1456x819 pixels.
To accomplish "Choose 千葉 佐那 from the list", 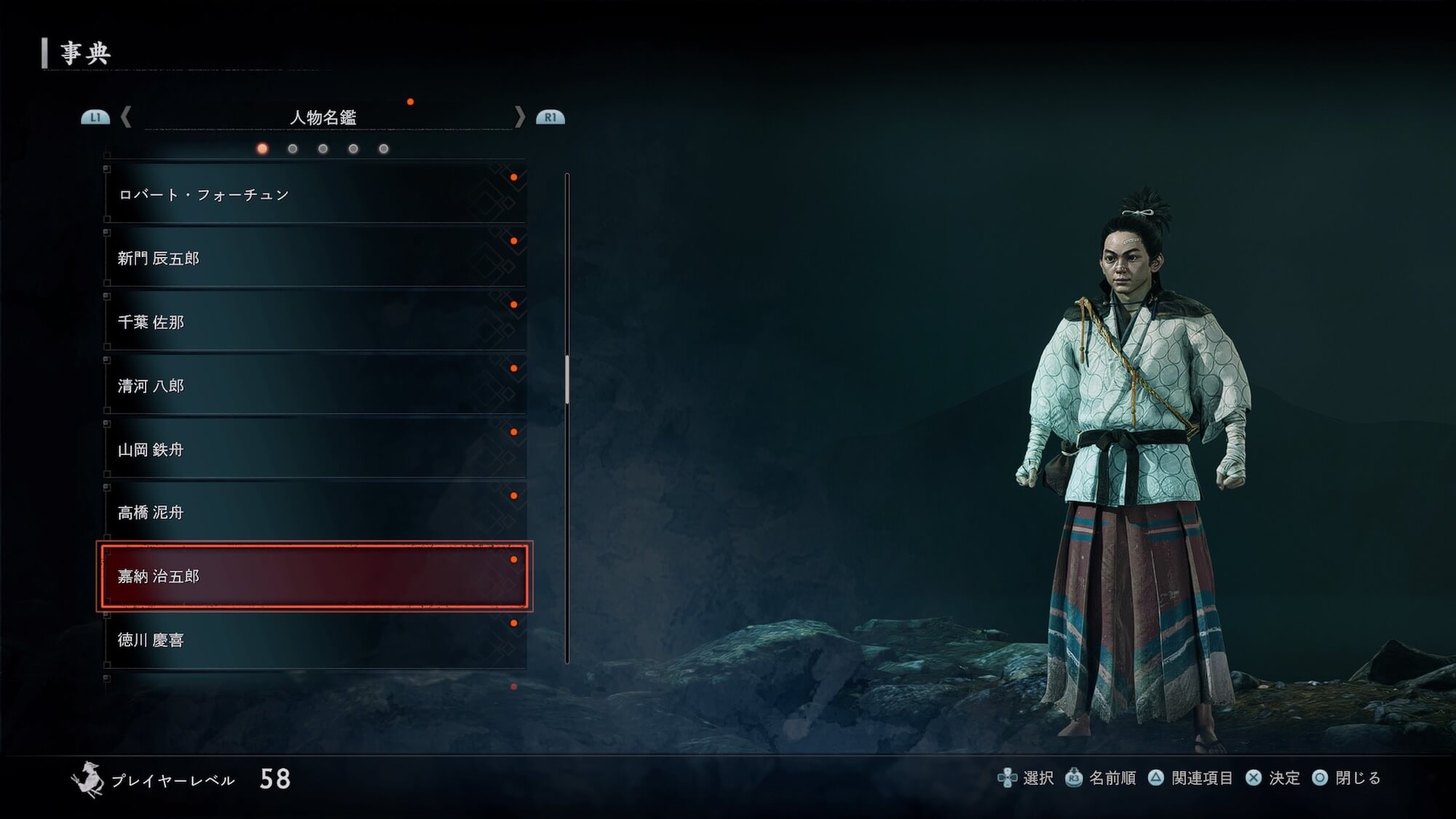I will click(x=314, y=322).
